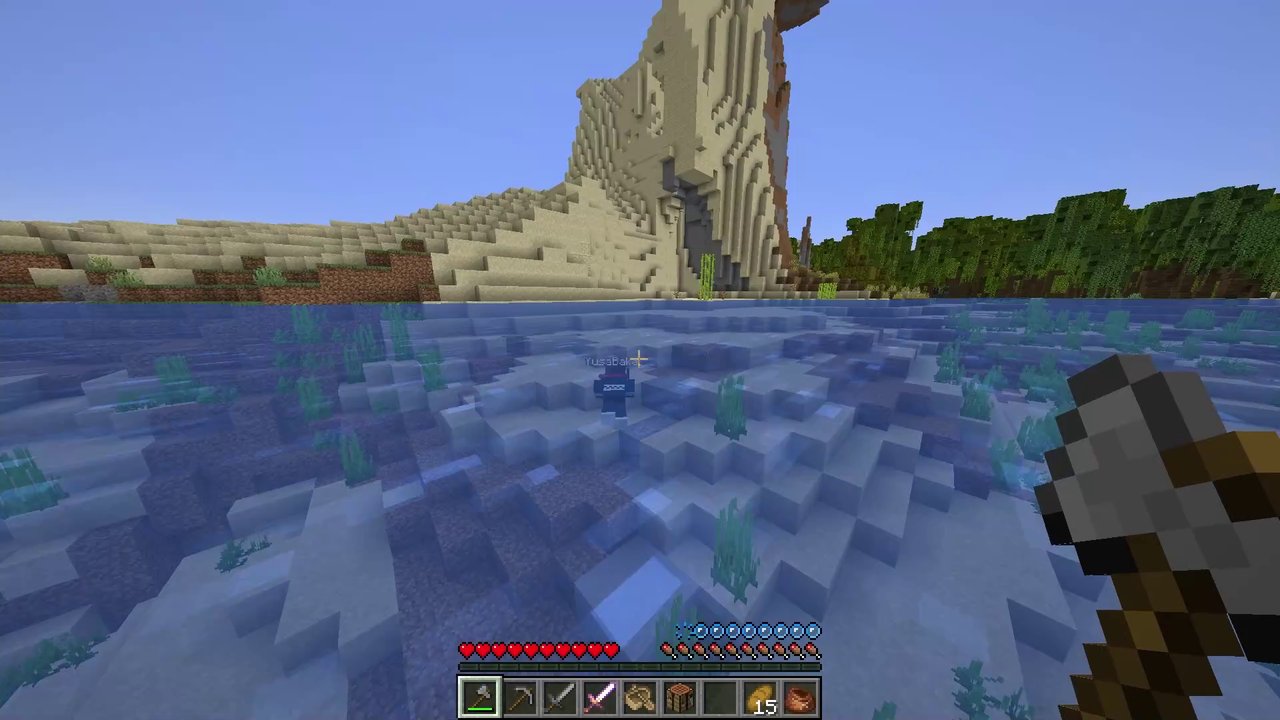
Task: Select the reddish-brown item in last slot
Action: point(800,697)
